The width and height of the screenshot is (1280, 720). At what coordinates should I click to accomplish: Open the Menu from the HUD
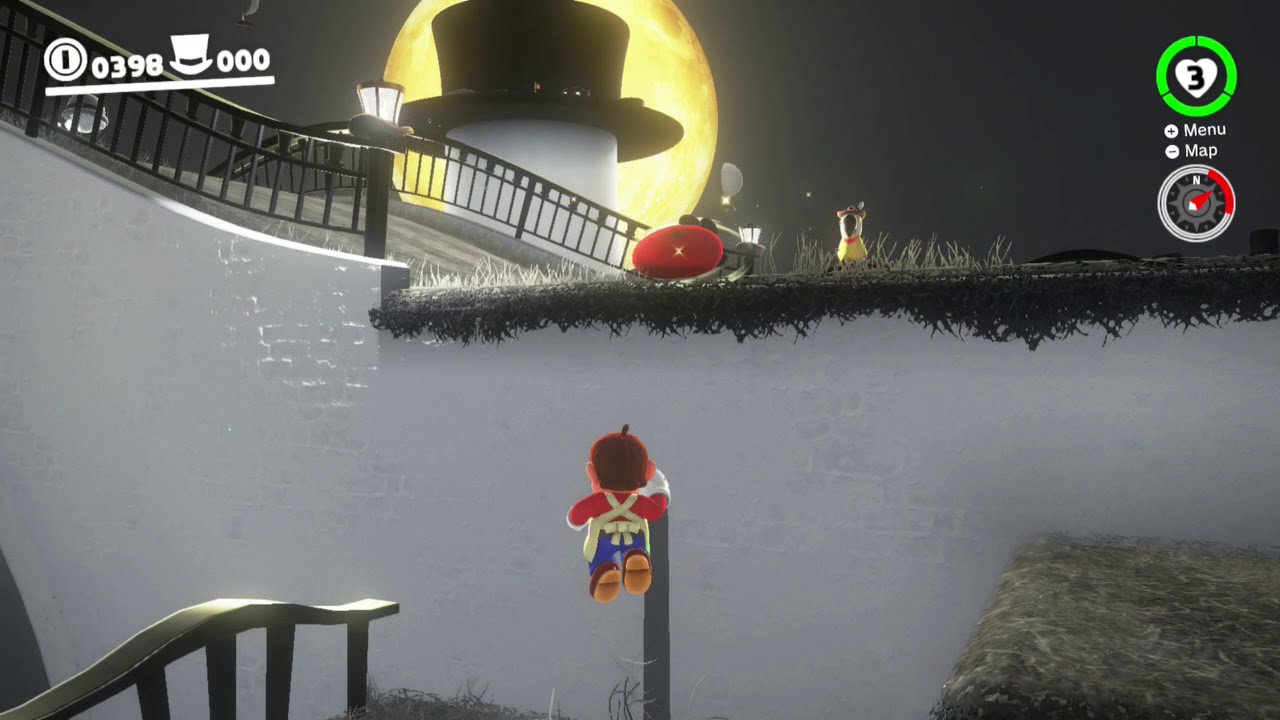(x=1207, y=129)
